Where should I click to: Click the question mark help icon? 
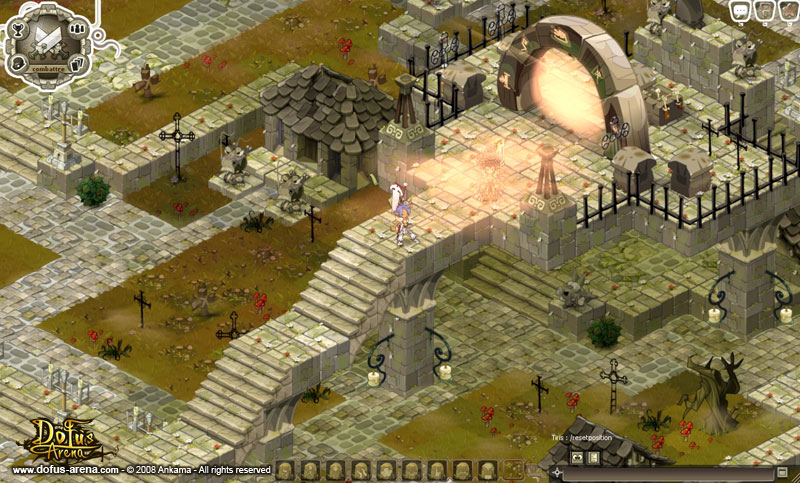click(x=763, y=10)
